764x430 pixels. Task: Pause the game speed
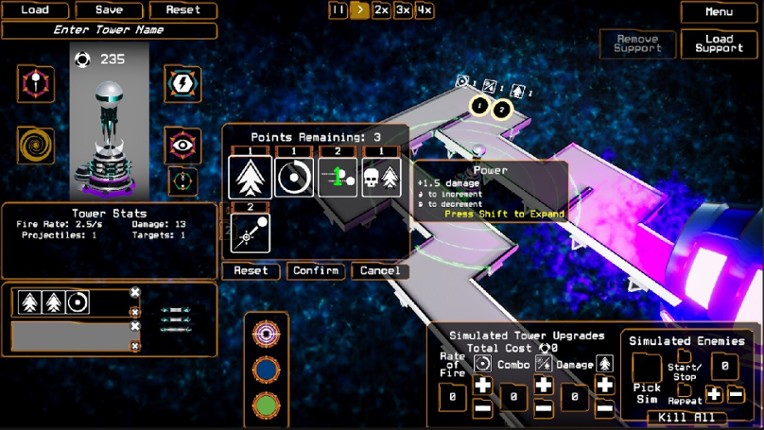(x=338, y=10)
